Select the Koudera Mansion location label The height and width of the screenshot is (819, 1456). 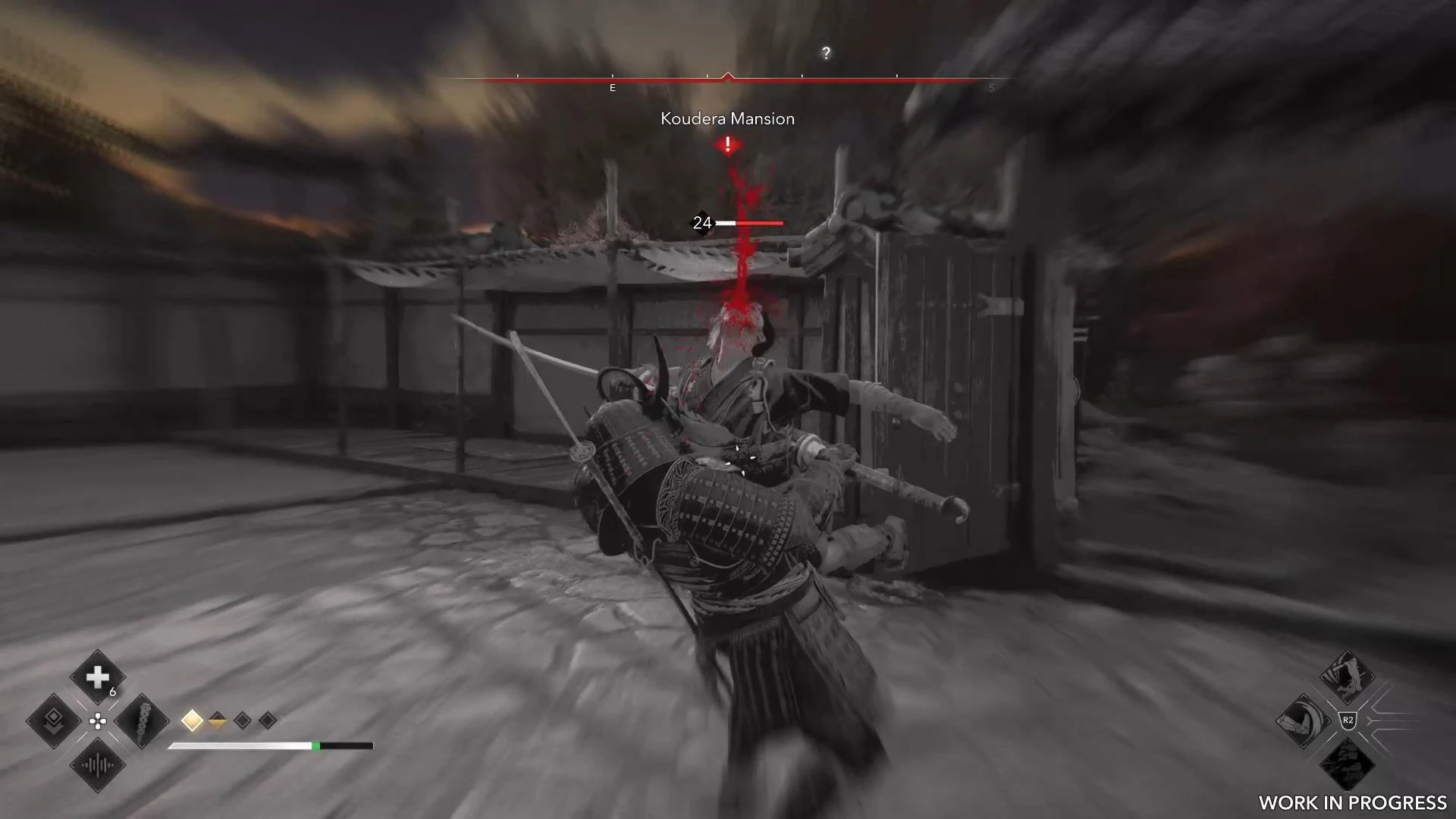pos(727,119)
